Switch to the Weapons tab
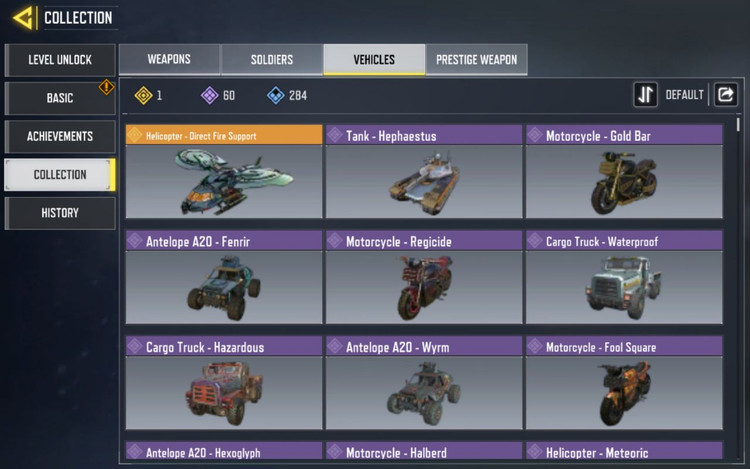The width and height of the screenshot is (750, 469). 169,60
